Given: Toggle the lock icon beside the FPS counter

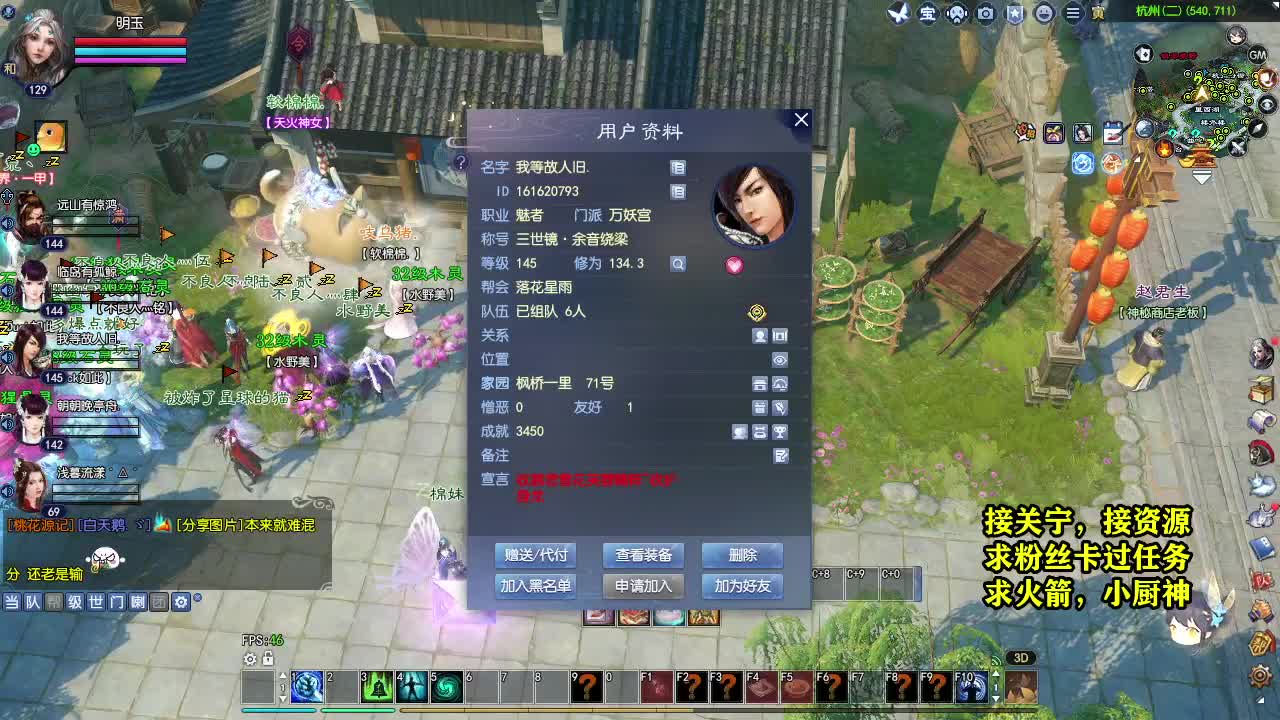Looking at the screenshot, I should pos(267,660).
